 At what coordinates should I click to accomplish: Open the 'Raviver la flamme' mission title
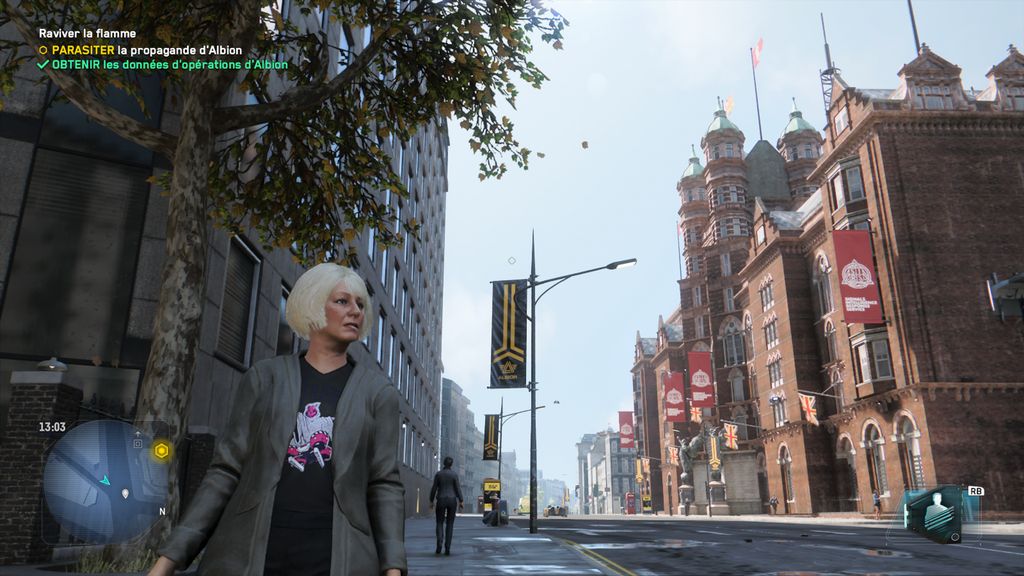pos(87,33)
